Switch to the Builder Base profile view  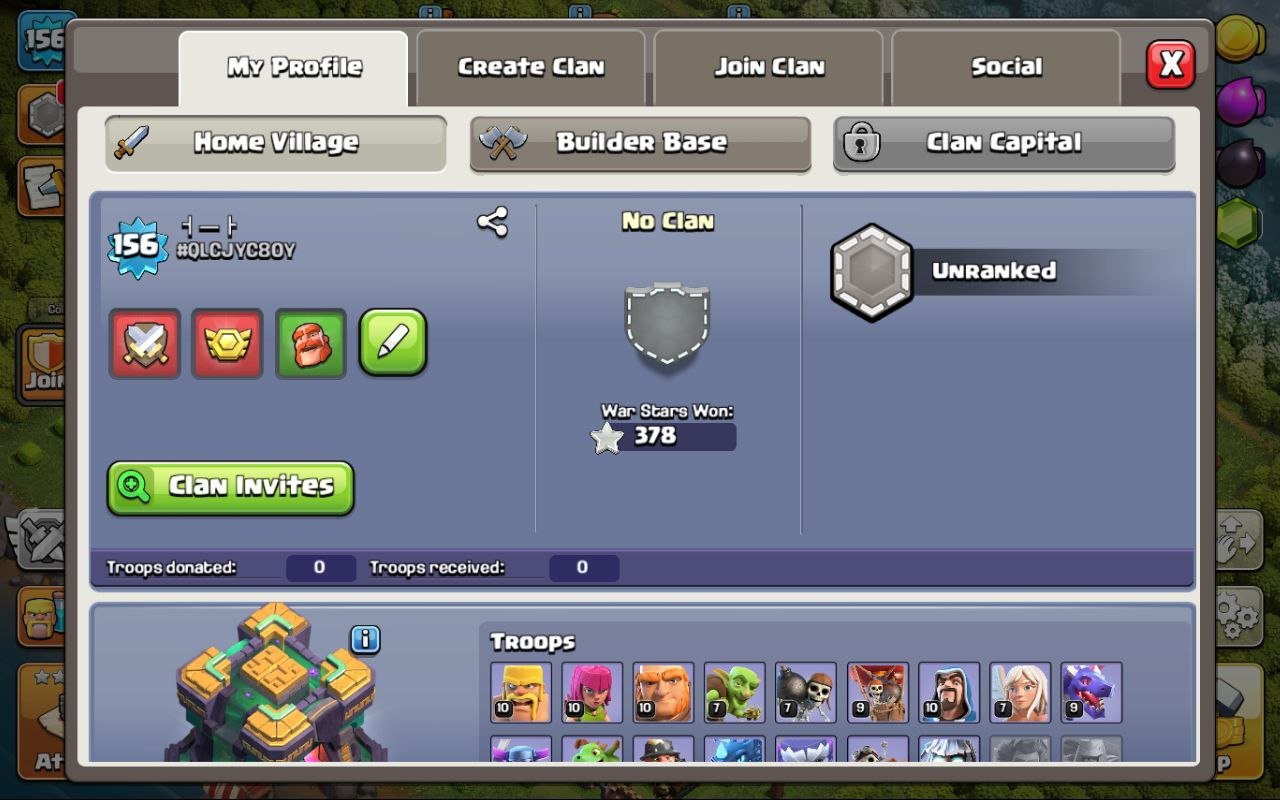(640, 143)
